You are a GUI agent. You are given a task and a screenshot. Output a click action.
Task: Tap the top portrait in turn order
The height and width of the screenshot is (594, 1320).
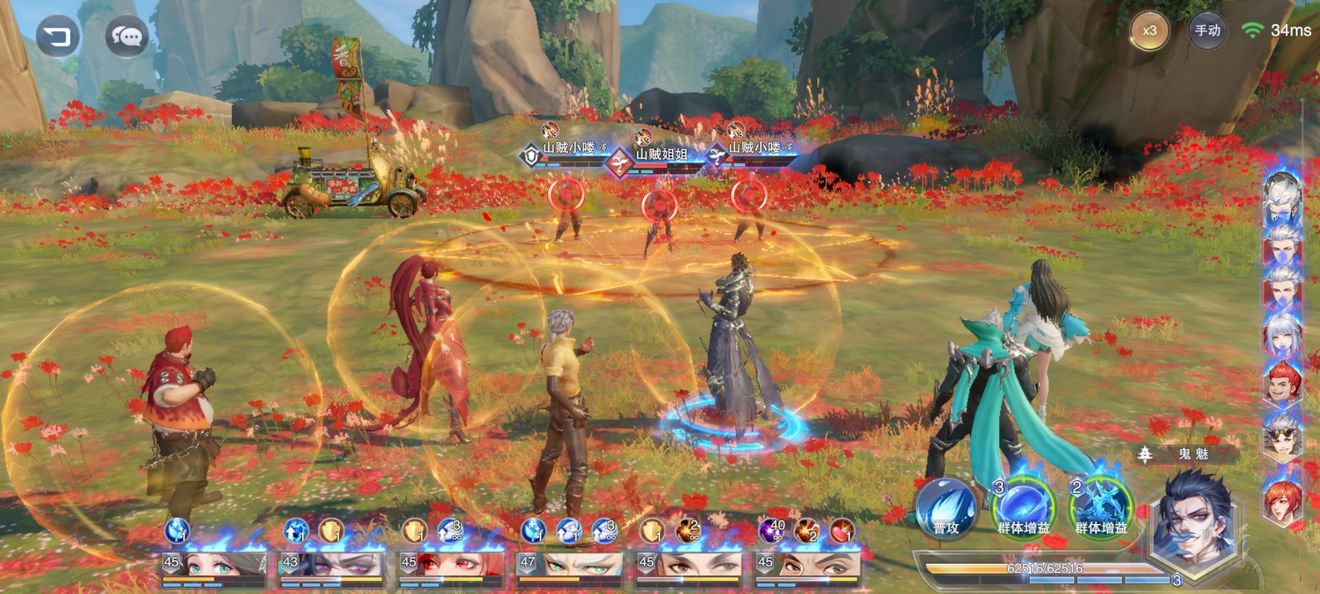click(1282, 197)
